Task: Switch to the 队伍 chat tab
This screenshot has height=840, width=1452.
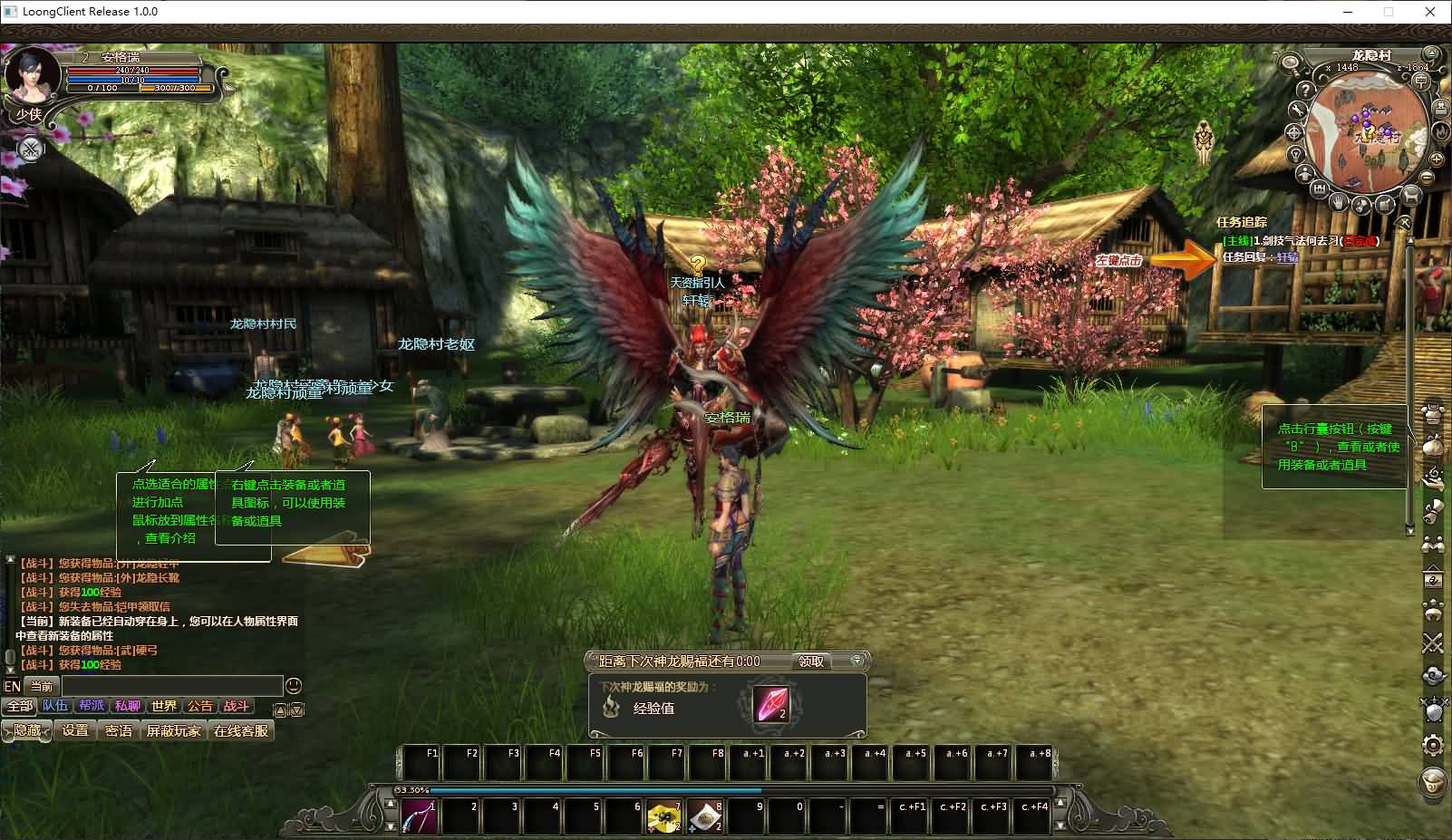Action: click(x=55, y=706)
